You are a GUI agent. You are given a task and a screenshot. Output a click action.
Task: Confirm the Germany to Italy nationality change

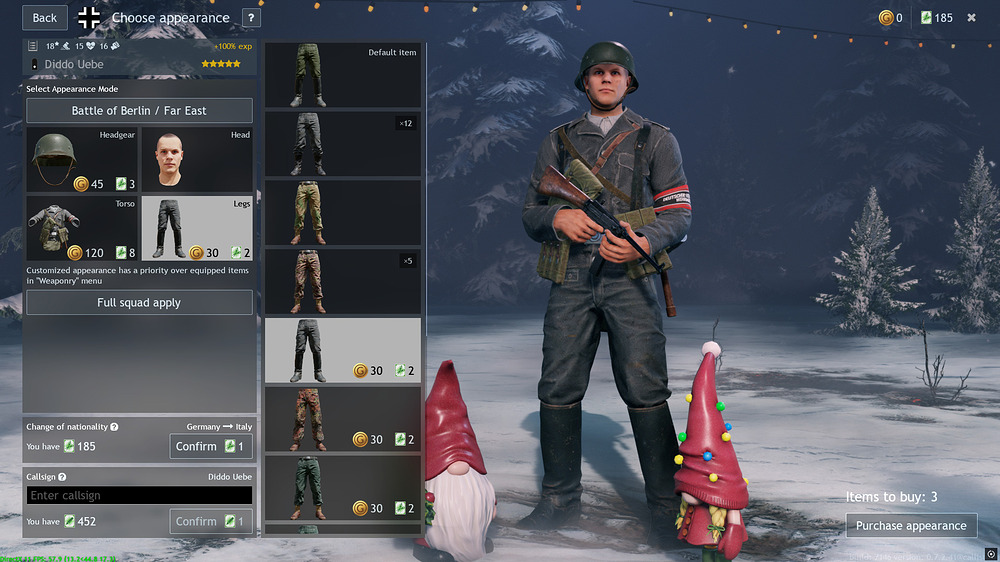[210, 446]
